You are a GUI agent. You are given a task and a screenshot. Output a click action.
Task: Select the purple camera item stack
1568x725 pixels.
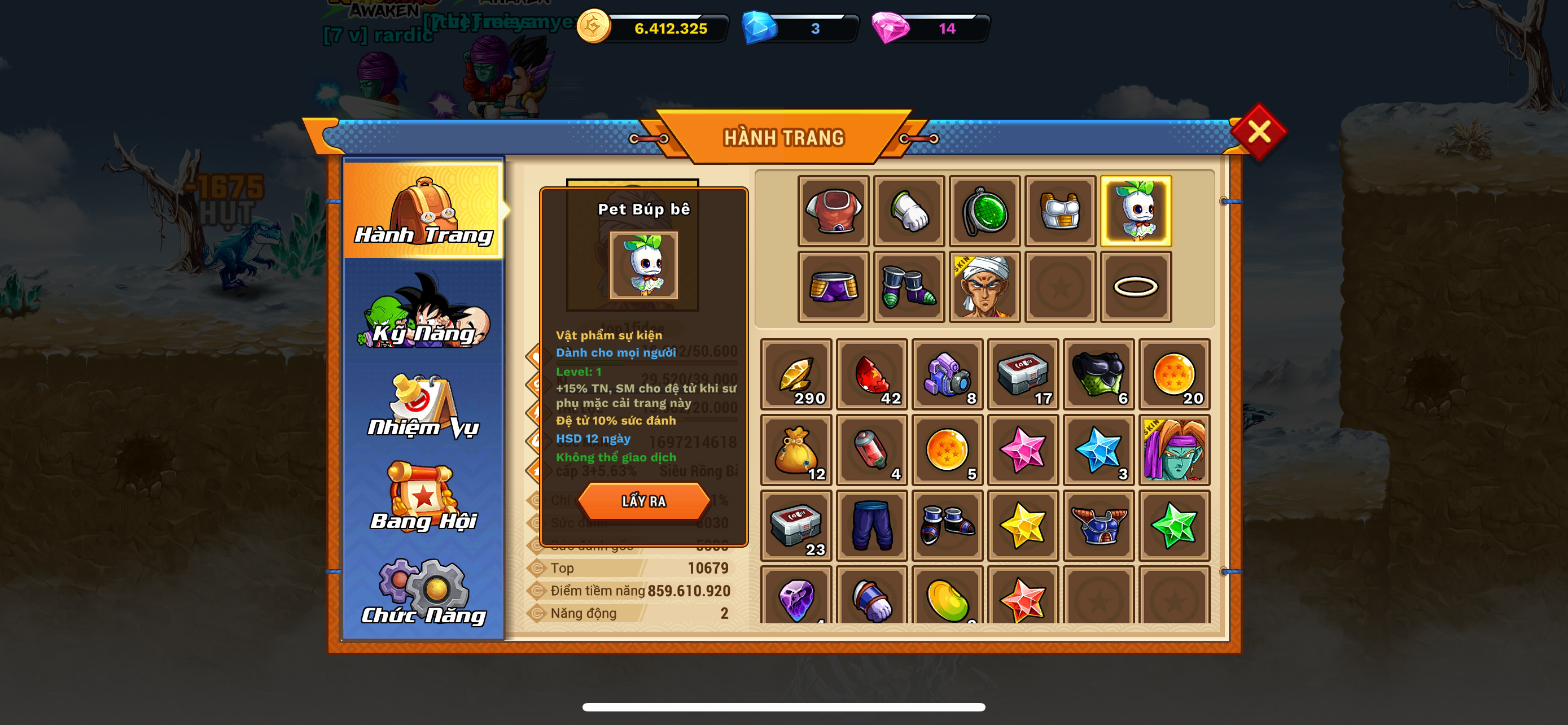[947, 374]
